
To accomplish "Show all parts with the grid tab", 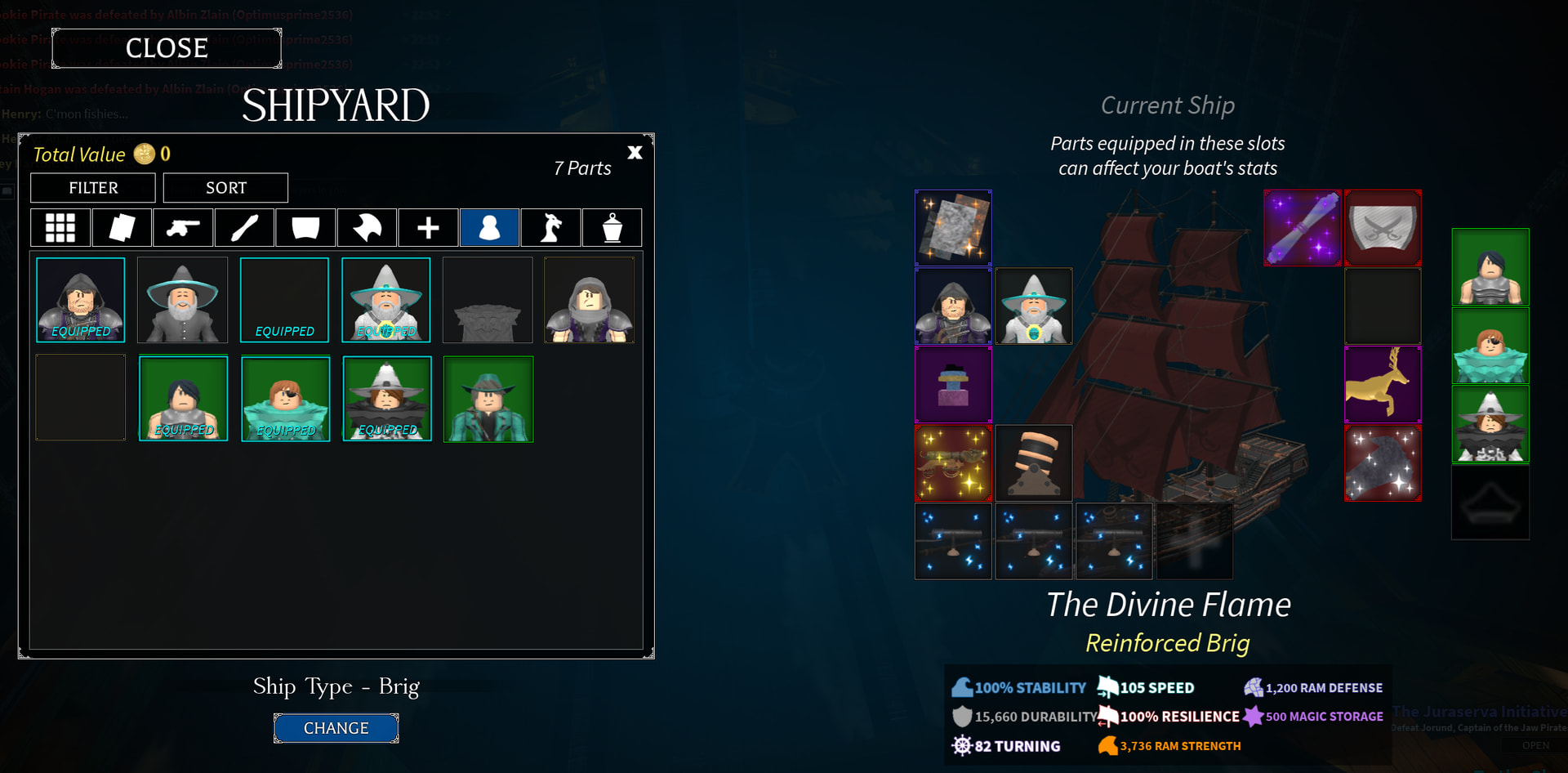I will pos(60,227).
